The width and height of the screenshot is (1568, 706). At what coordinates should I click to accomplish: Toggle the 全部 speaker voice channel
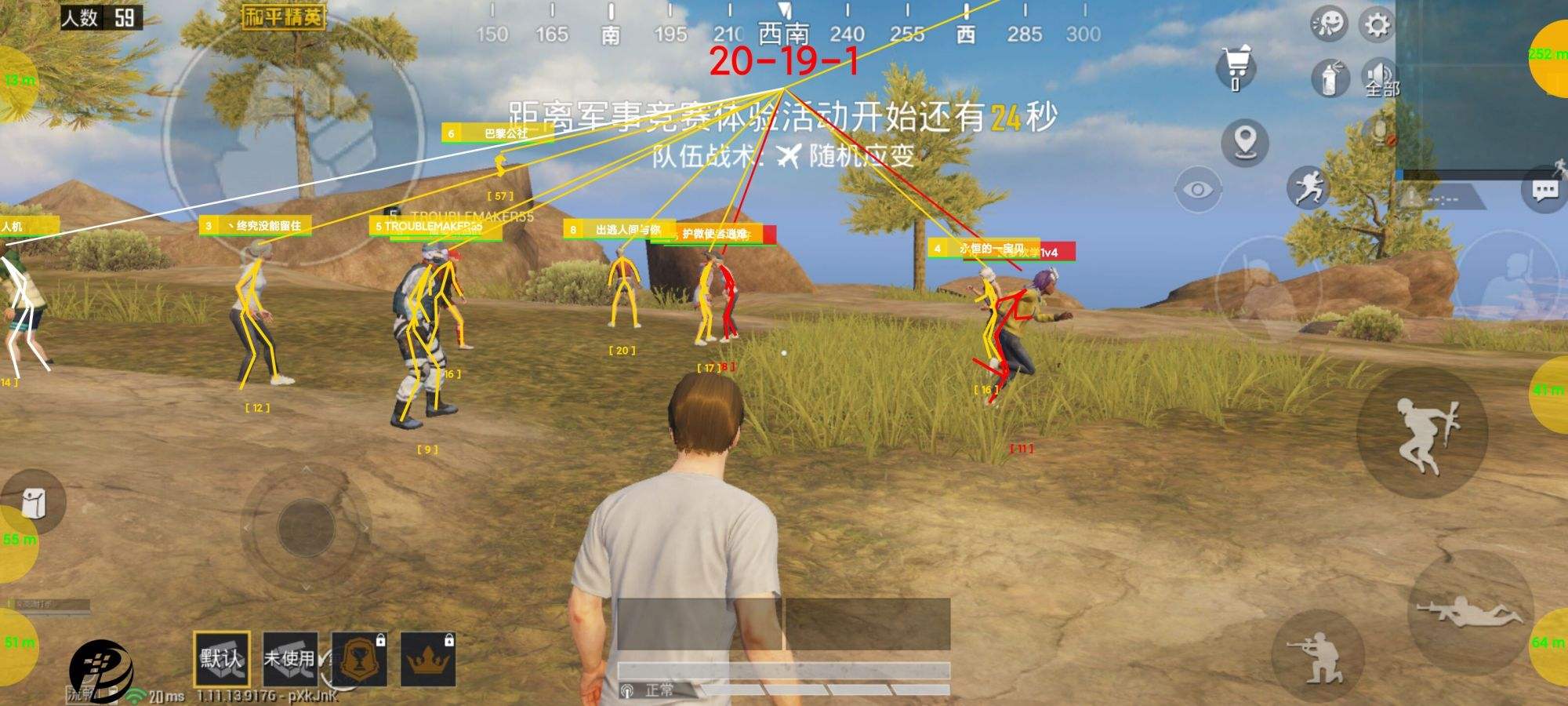[1379, 78]
